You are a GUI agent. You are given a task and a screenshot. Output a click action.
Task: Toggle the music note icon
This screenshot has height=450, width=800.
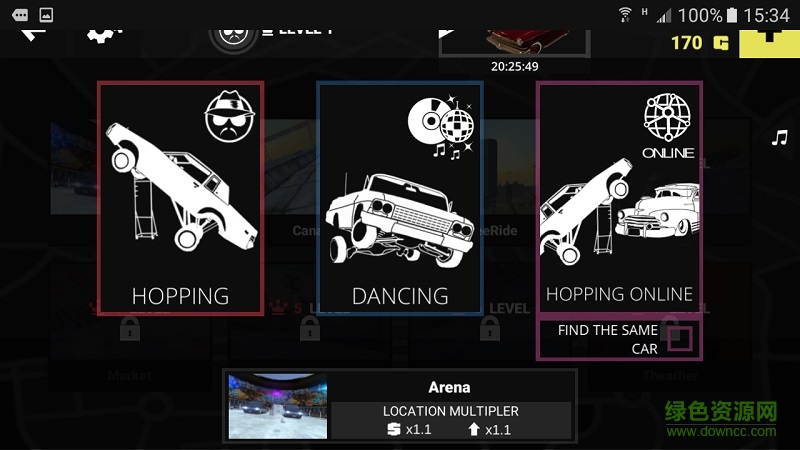(779, 138)
